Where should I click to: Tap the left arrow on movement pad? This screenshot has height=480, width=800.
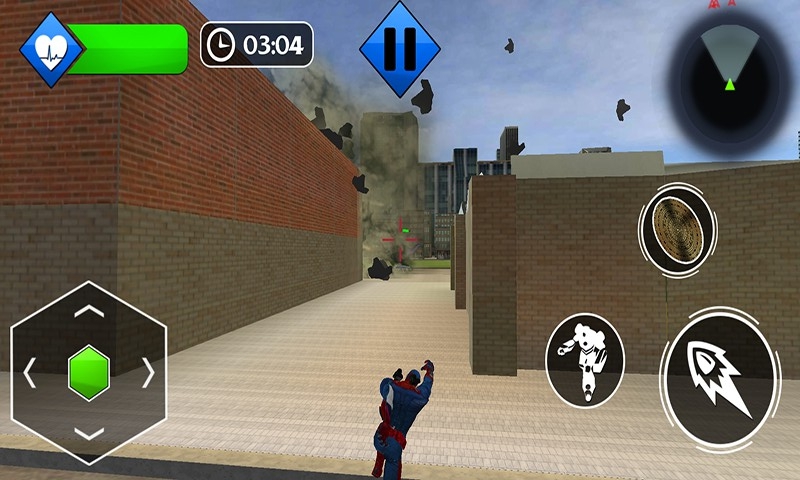click(30, 373)
